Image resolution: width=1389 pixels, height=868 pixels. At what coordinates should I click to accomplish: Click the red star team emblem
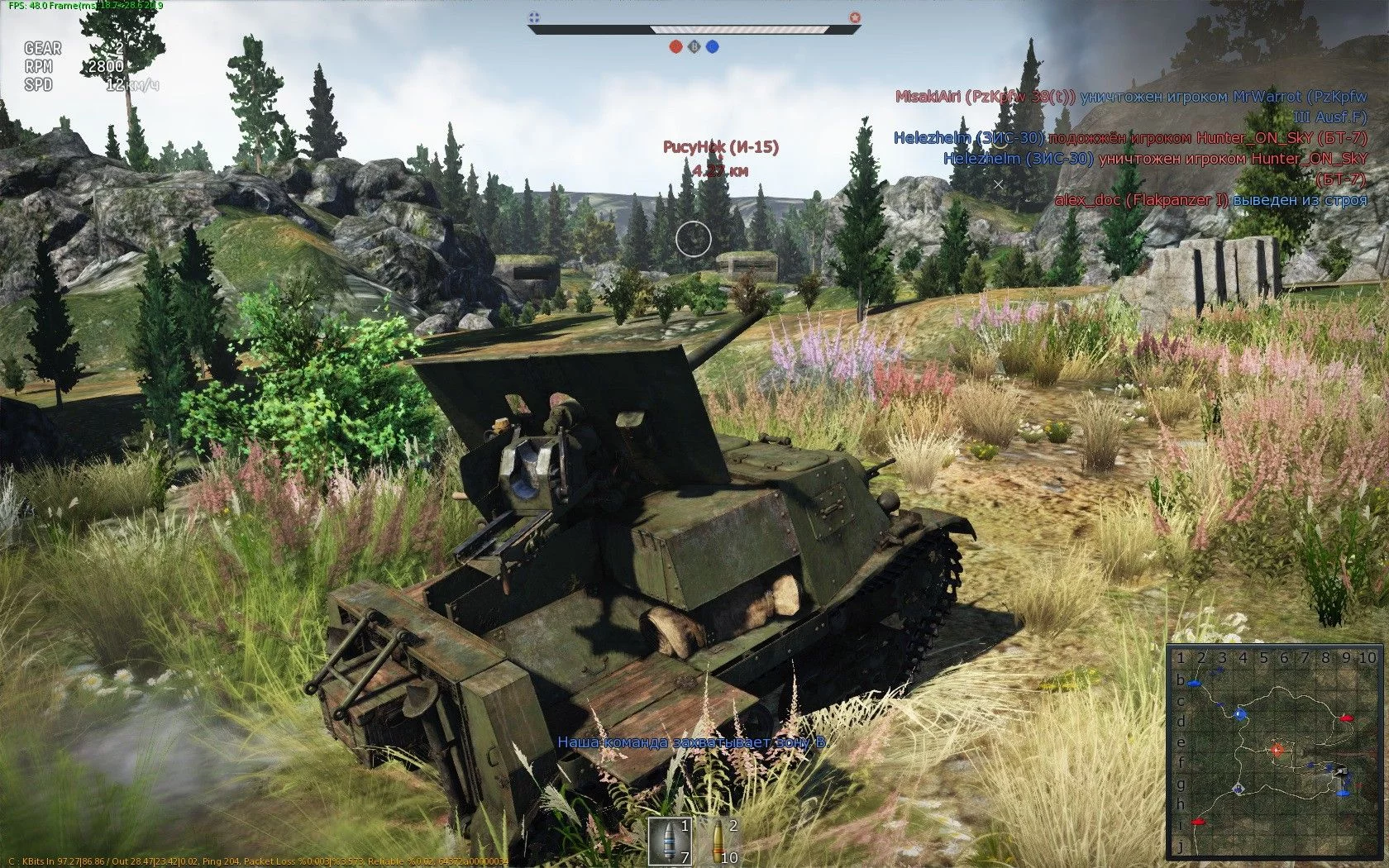[x=855, y=17]
